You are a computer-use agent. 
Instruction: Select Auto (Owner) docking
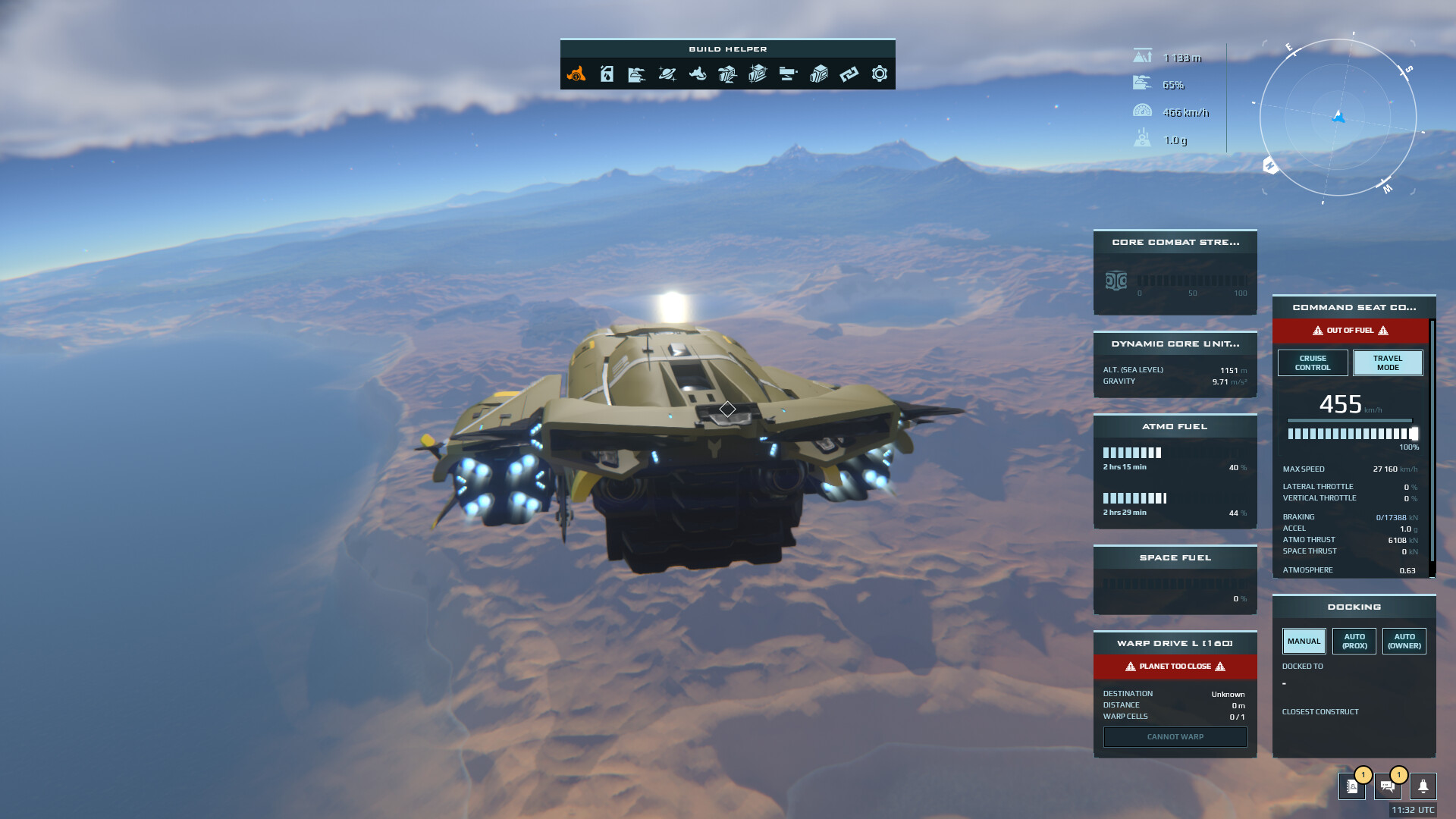1404,641
